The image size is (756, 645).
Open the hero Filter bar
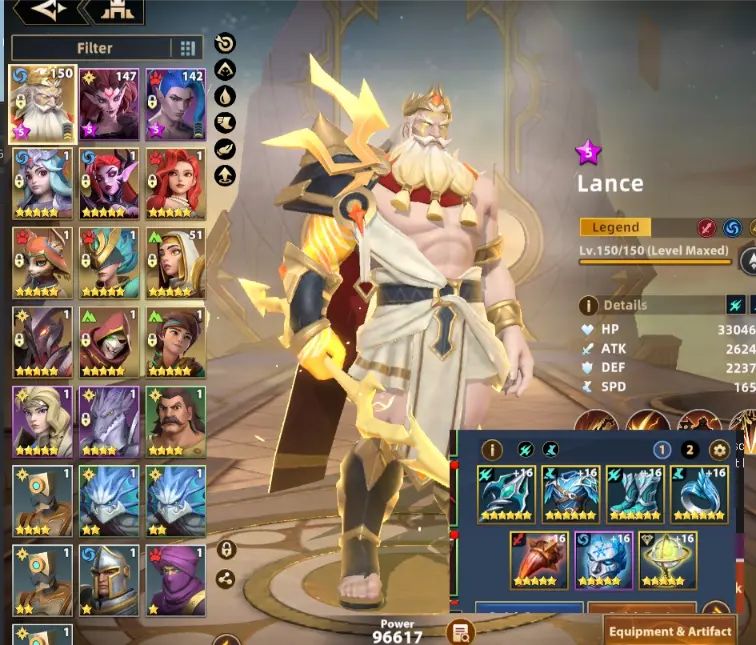[94, 48]
